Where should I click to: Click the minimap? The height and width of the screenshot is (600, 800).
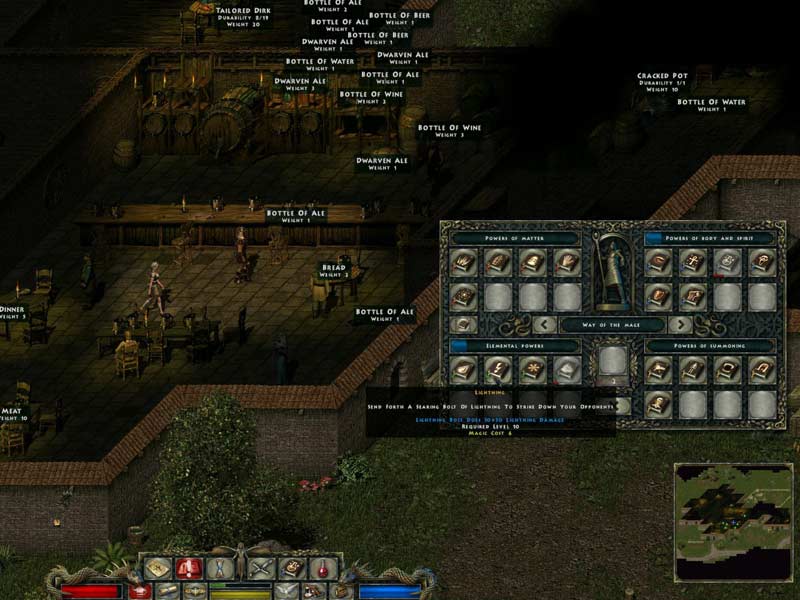pos(732,522)
